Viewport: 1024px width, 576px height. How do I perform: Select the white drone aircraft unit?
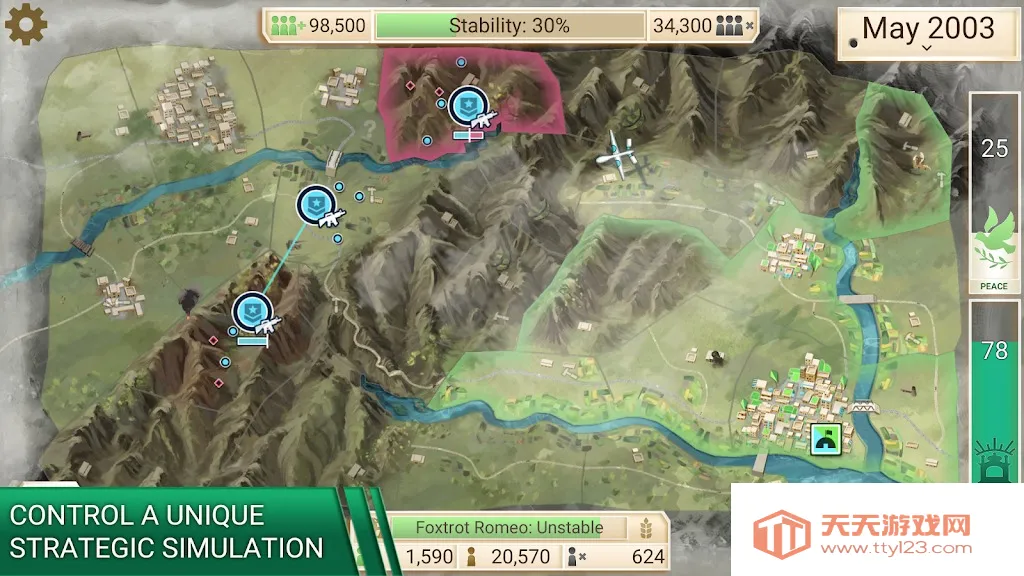point(616,155)
